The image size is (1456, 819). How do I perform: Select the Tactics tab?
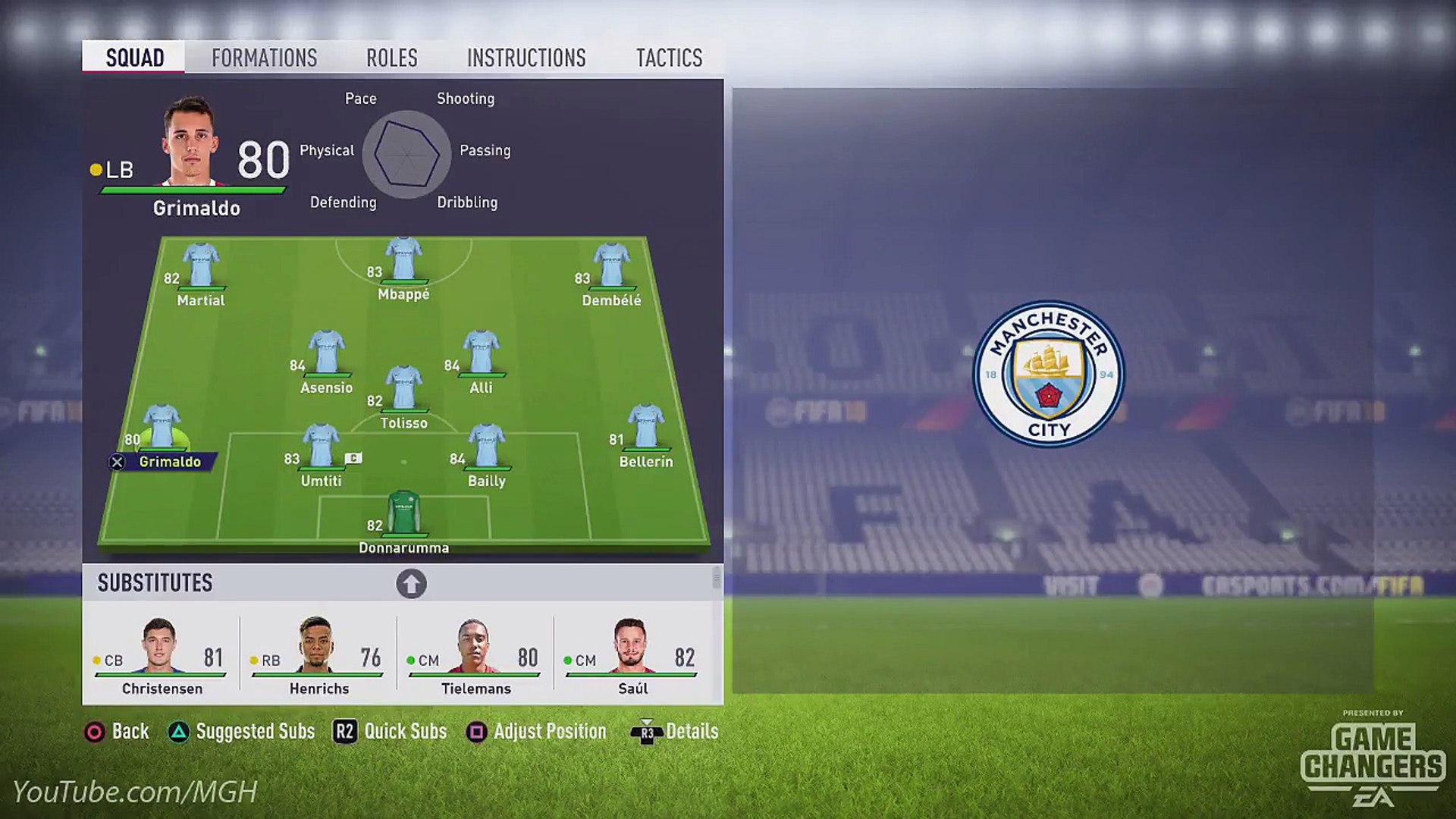click(669, 58)
